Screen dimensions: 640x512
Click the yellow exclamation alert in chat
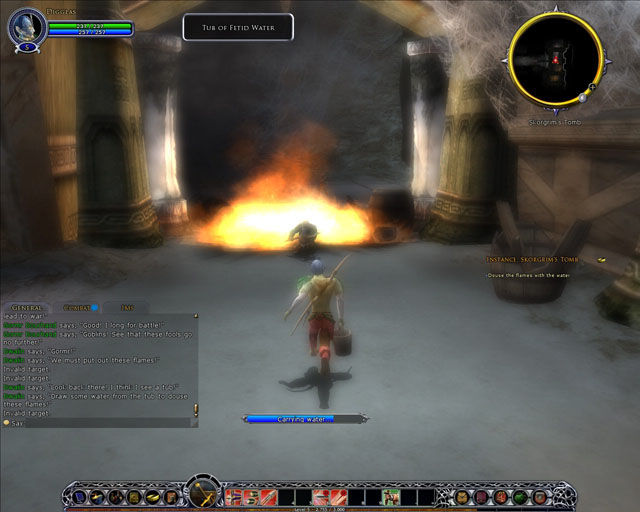click(196, 409)
